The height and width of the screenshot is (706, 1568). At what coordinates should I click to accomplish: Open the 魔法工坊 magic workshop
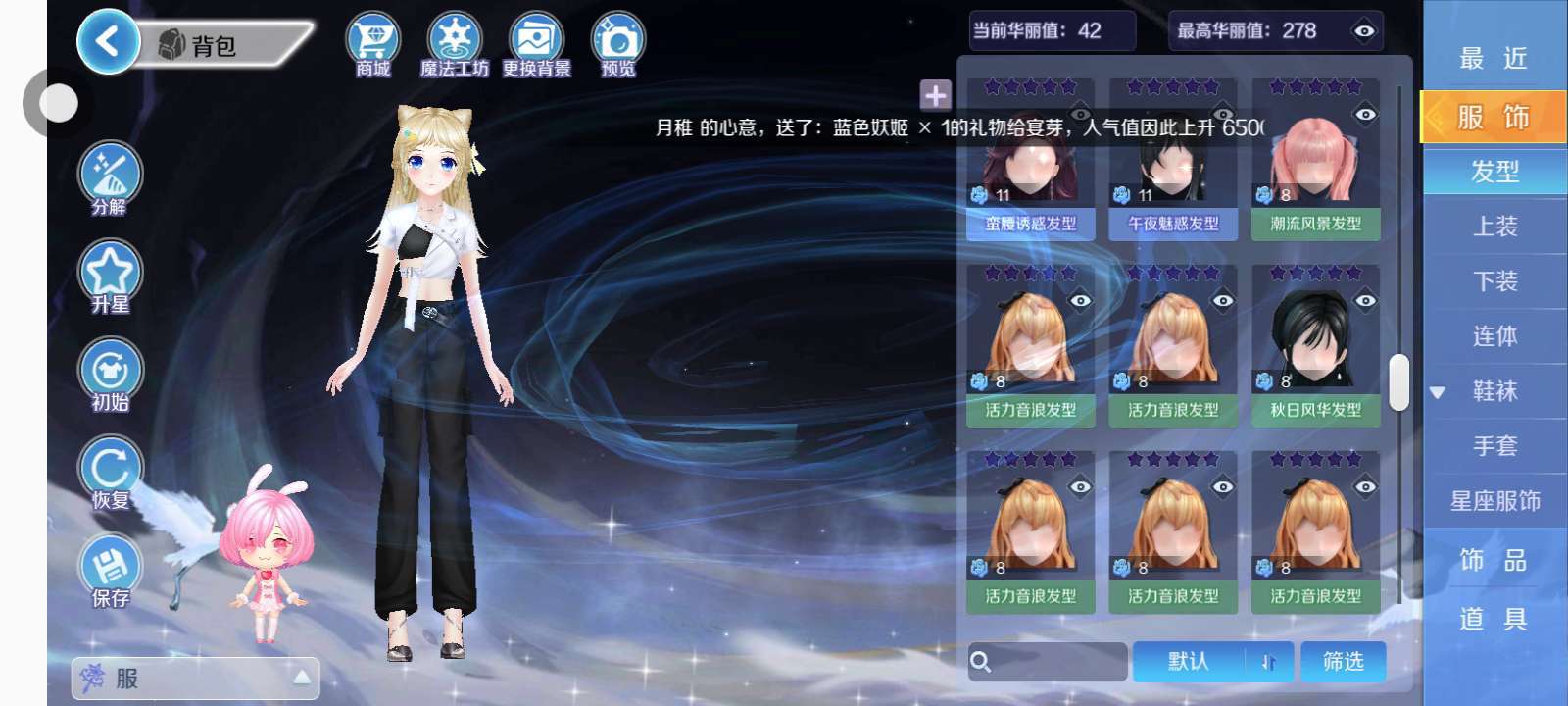pos(454,44)
